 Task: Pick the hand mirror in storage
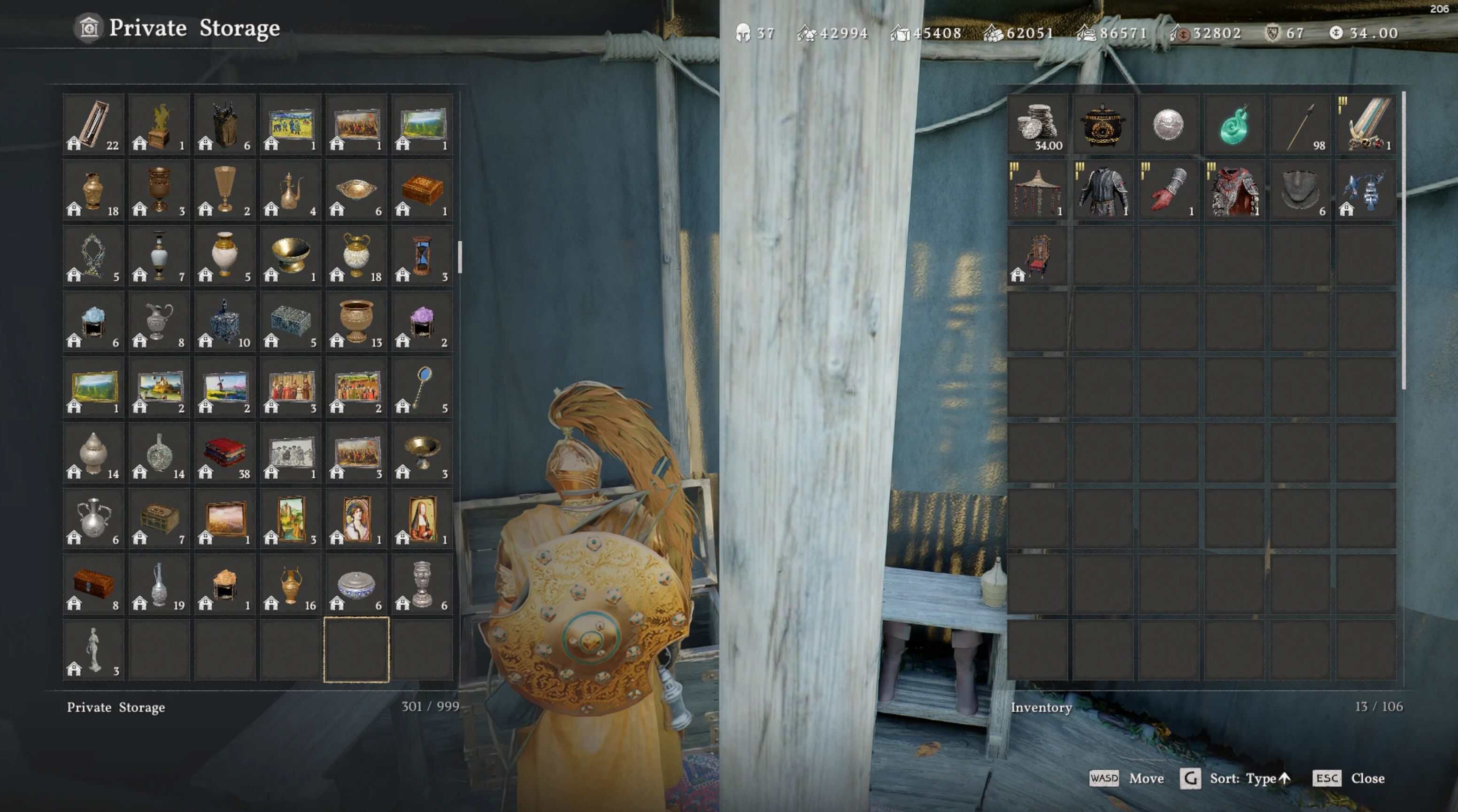point(422,386)
